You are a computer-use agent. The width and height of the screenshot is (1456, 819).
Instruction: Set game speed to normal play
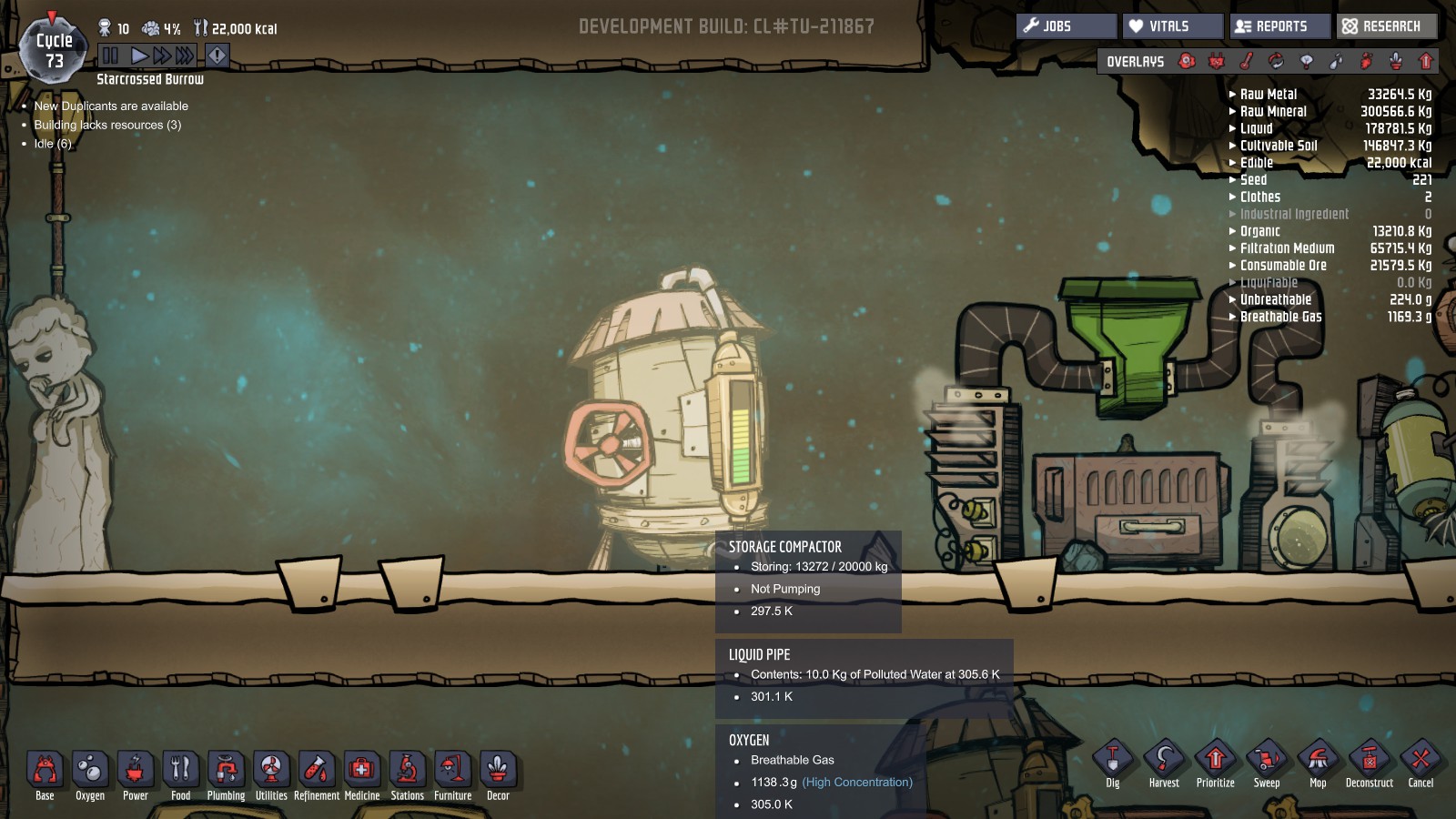click(x=139, y=56)
